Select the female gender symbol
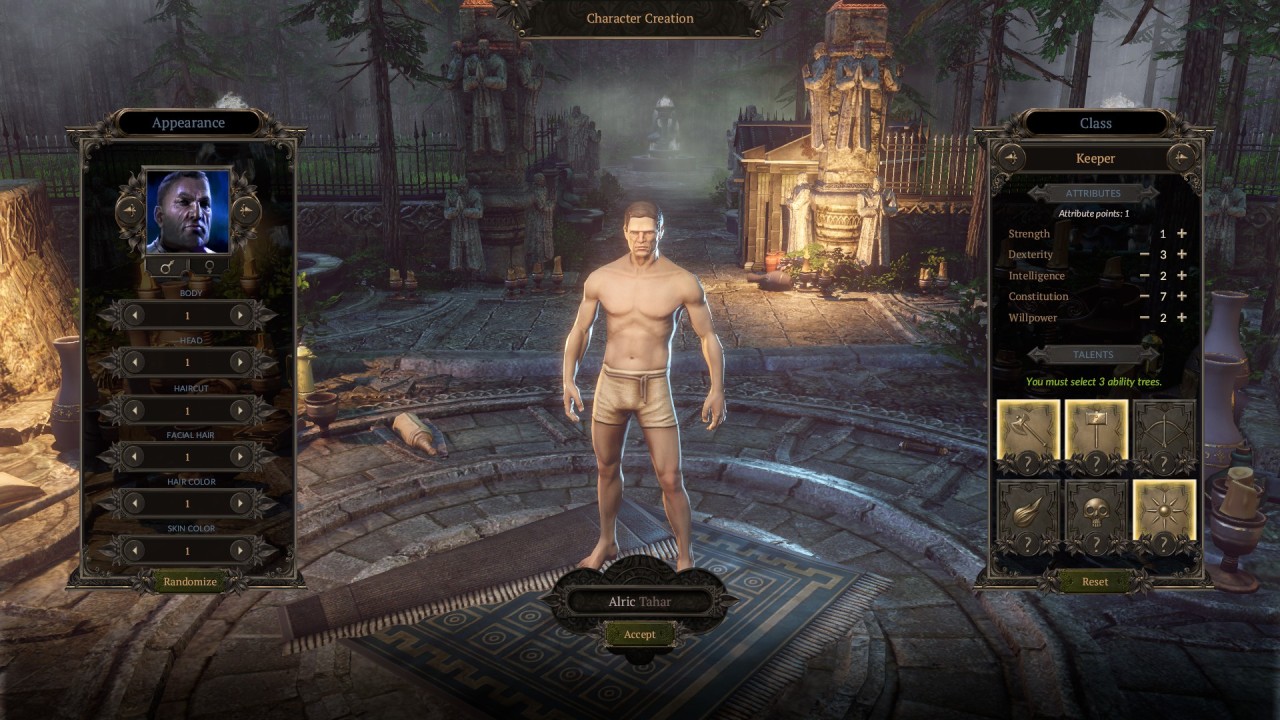 click(209, 267)
